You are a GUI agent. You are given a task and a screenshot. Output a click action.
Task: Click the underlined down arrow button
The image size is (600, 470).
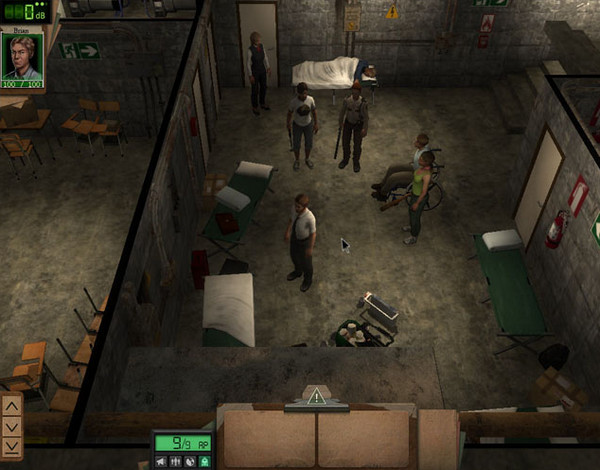pos(12,447)
